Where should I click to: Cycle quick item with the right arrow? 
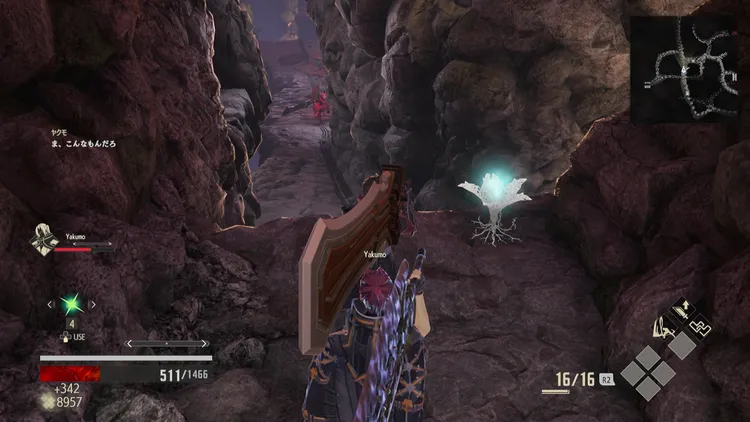(93, 304)
